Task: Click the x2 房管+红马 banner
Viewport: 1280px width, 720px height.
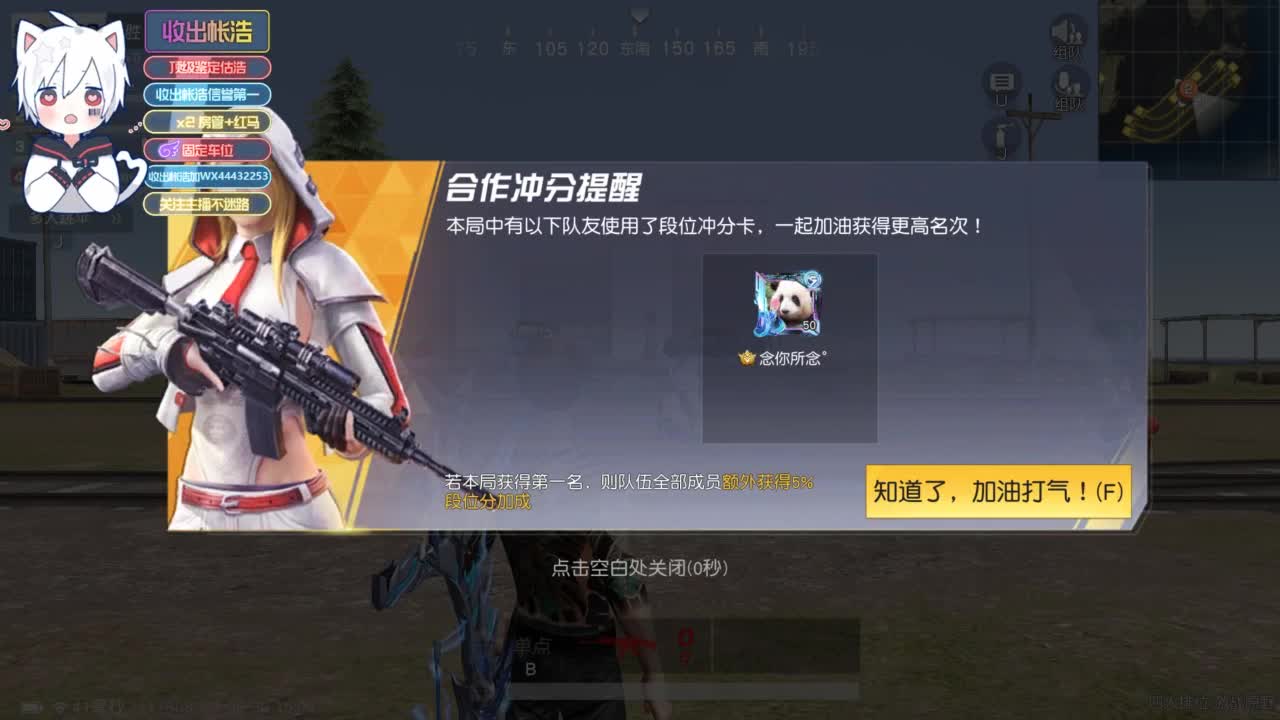Action: (208, 122)
